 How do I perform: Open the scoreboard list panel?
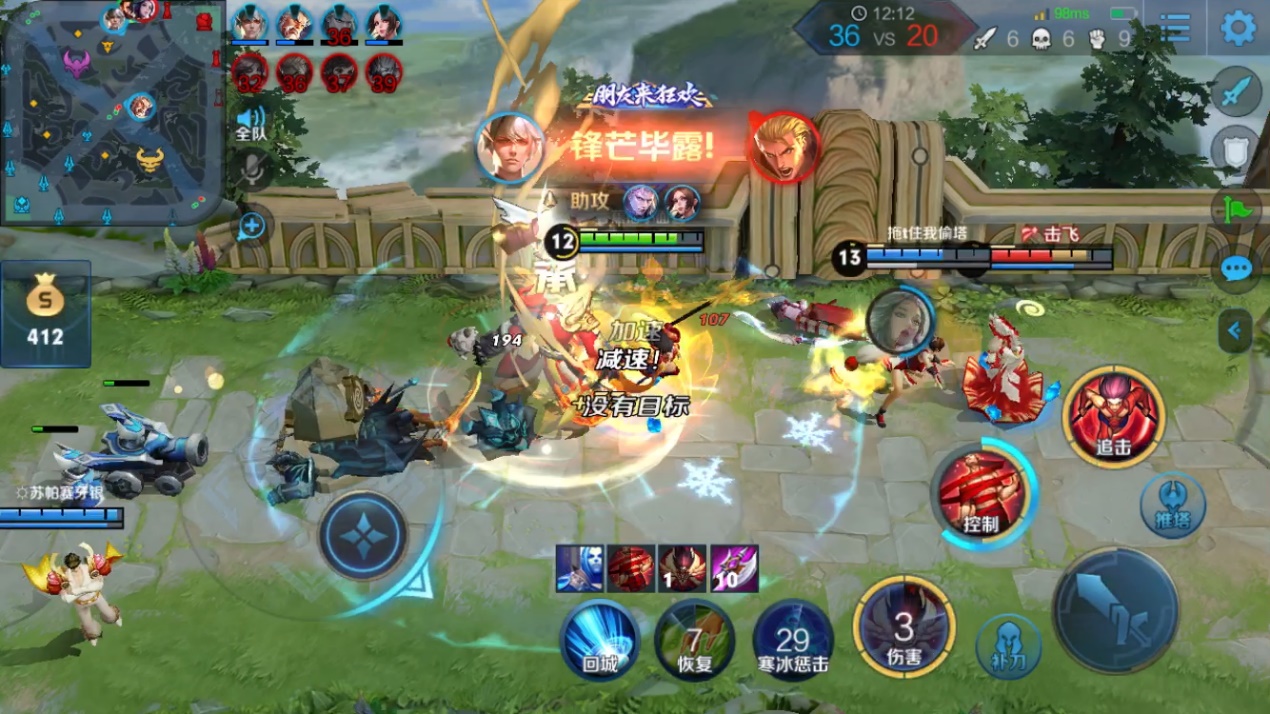click(1175, 28)
